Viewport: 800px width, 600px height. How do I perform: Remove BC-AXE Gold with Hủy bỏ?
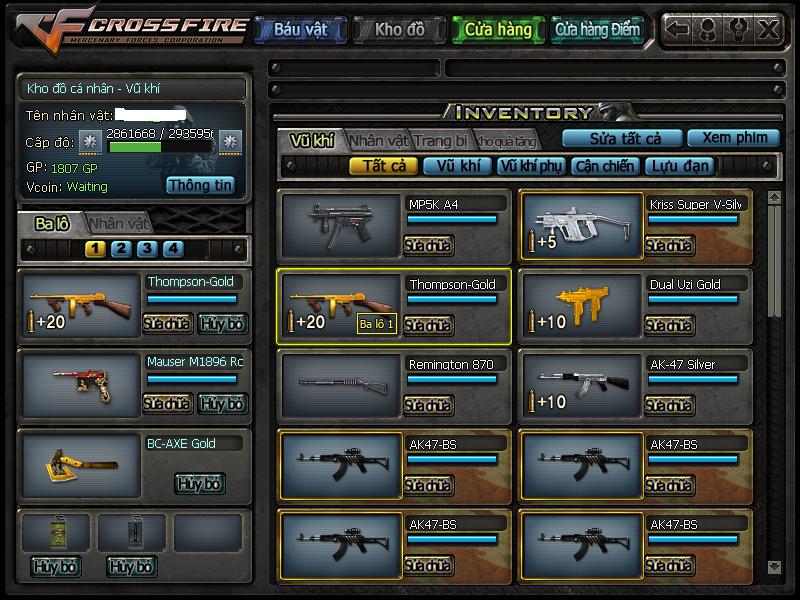pyautogui.click(x=199, y=483)
